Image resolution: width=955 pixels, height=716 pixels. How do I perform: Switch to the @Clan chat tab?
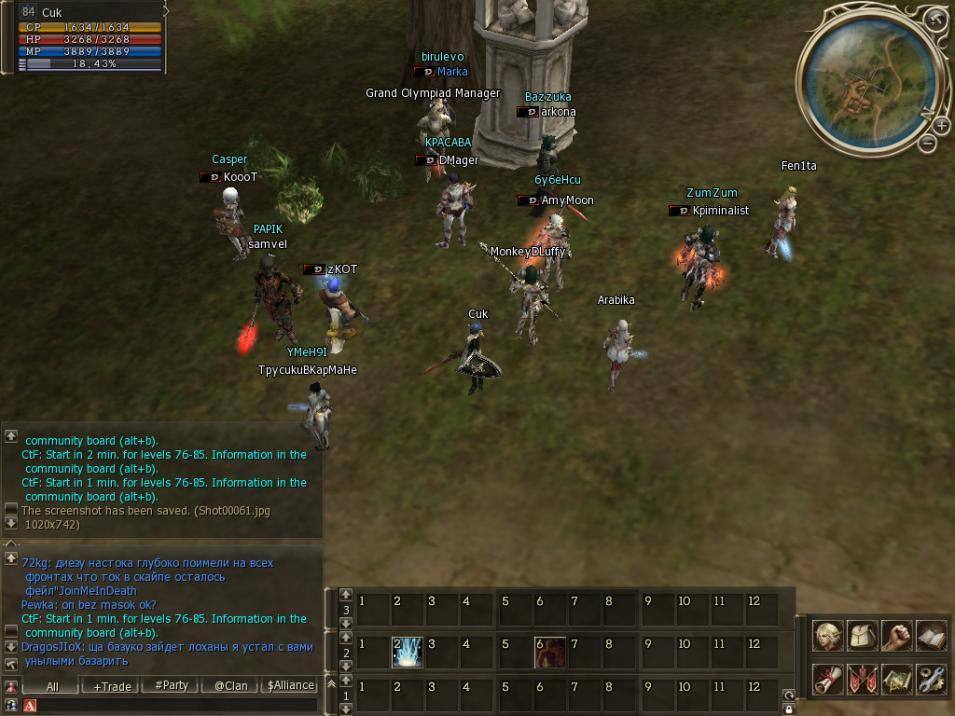[229, 686]
